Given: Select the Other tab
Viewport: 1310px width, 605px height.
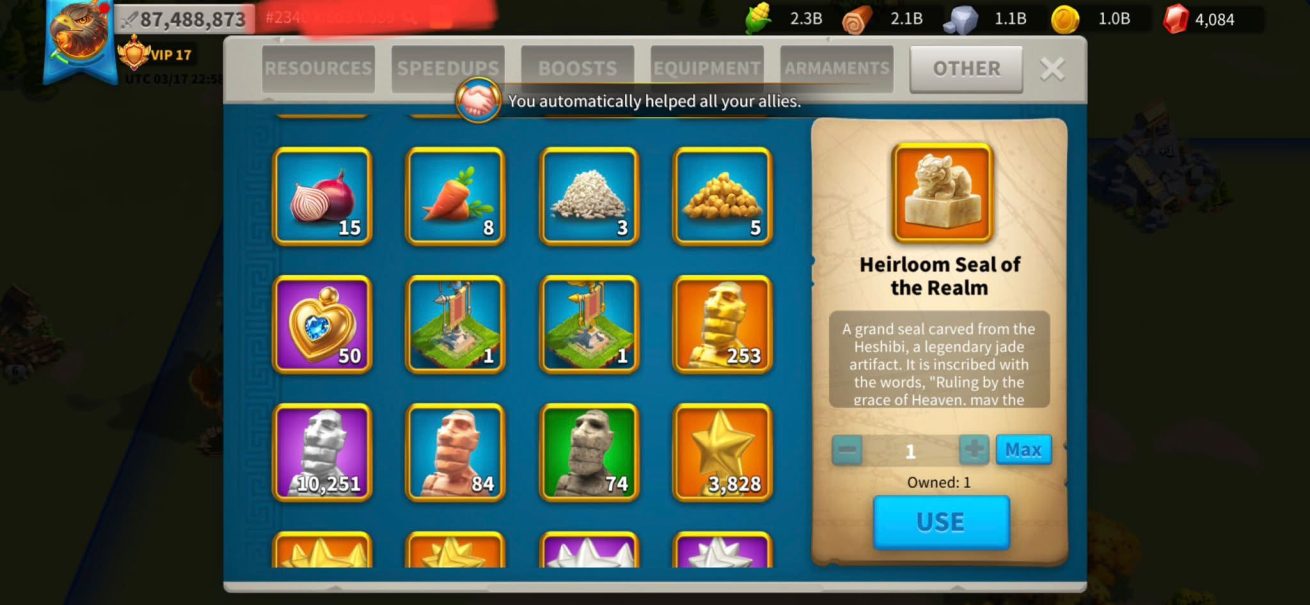Looking at the screenshot, I should click(966, 69).
